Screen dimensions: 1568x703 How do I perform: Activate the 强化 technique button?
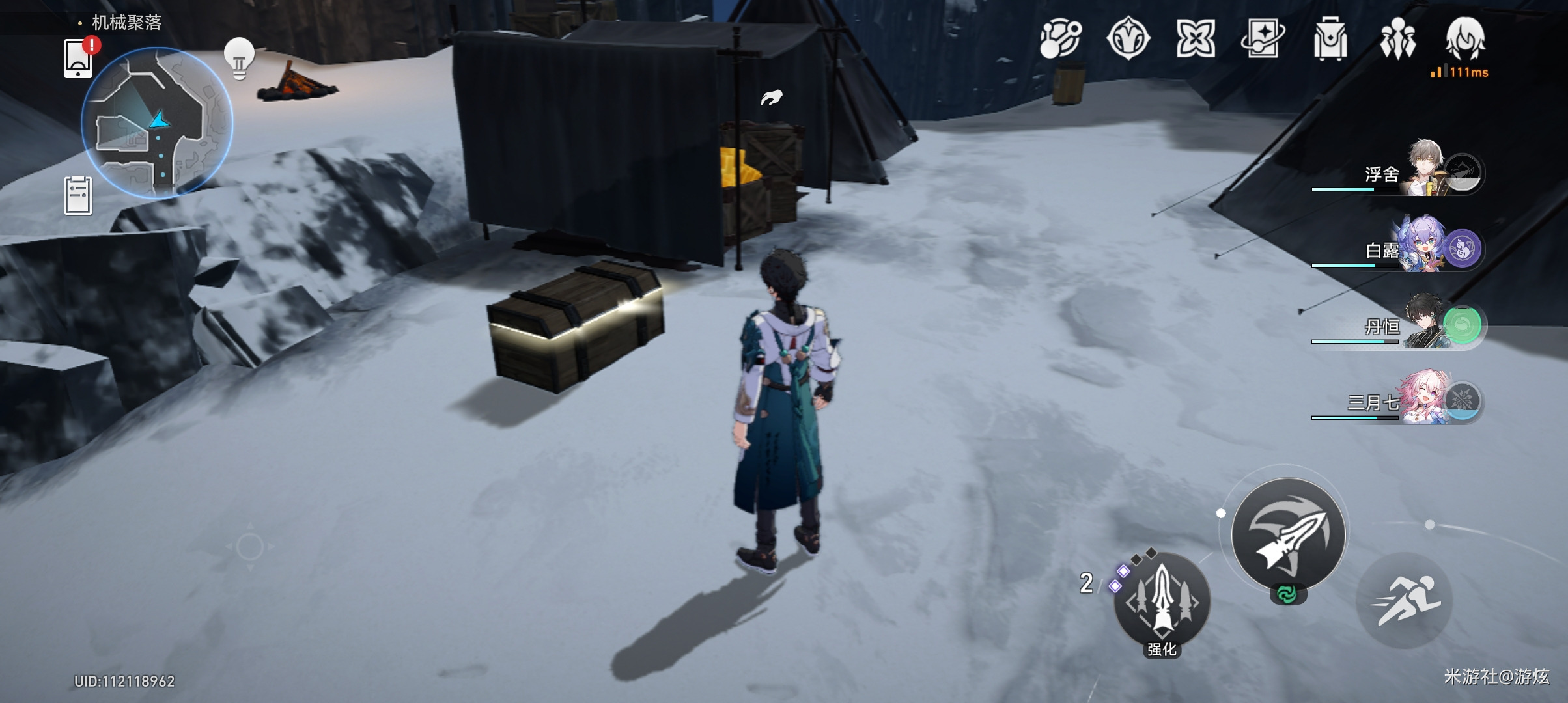point(1162,603)
